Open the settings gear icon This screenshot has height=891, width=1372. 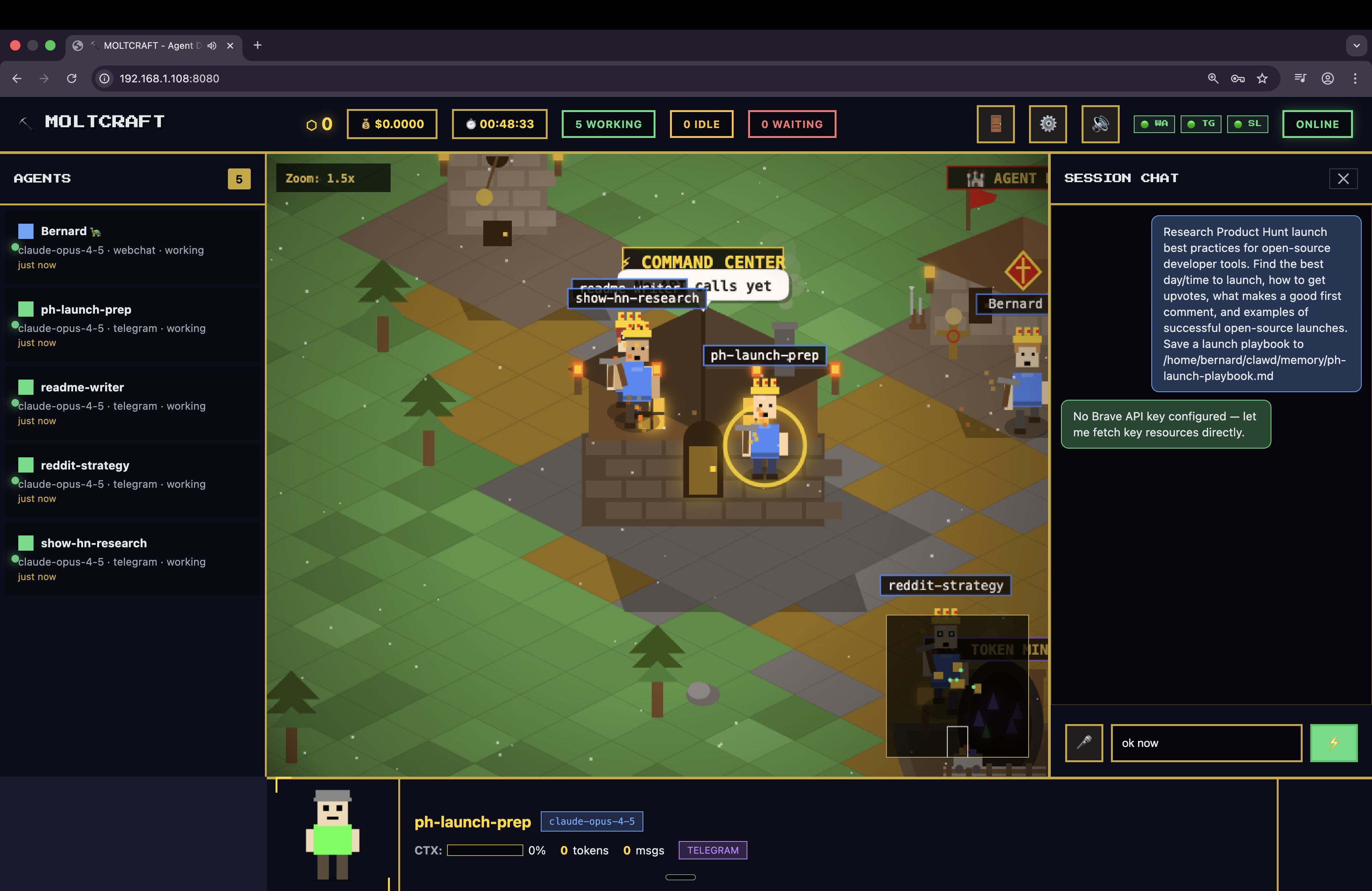1047,123
